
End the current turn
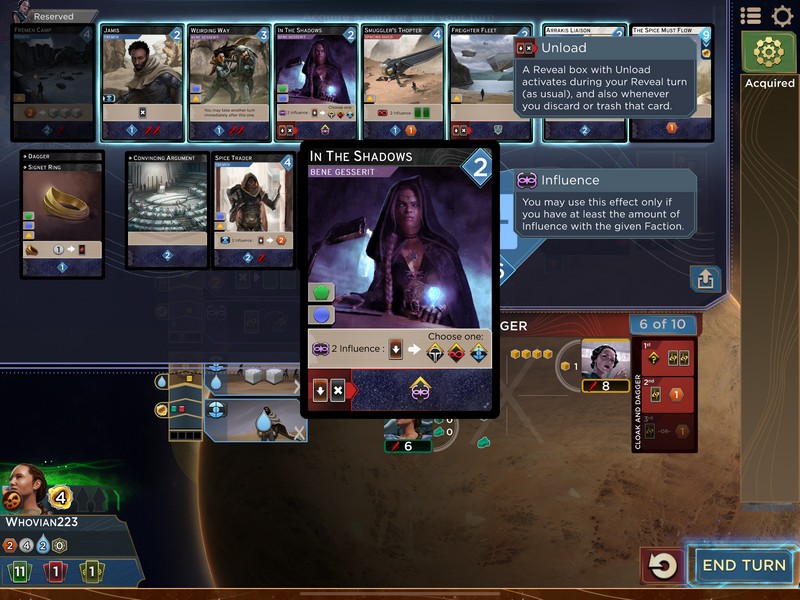click(742, 565)
